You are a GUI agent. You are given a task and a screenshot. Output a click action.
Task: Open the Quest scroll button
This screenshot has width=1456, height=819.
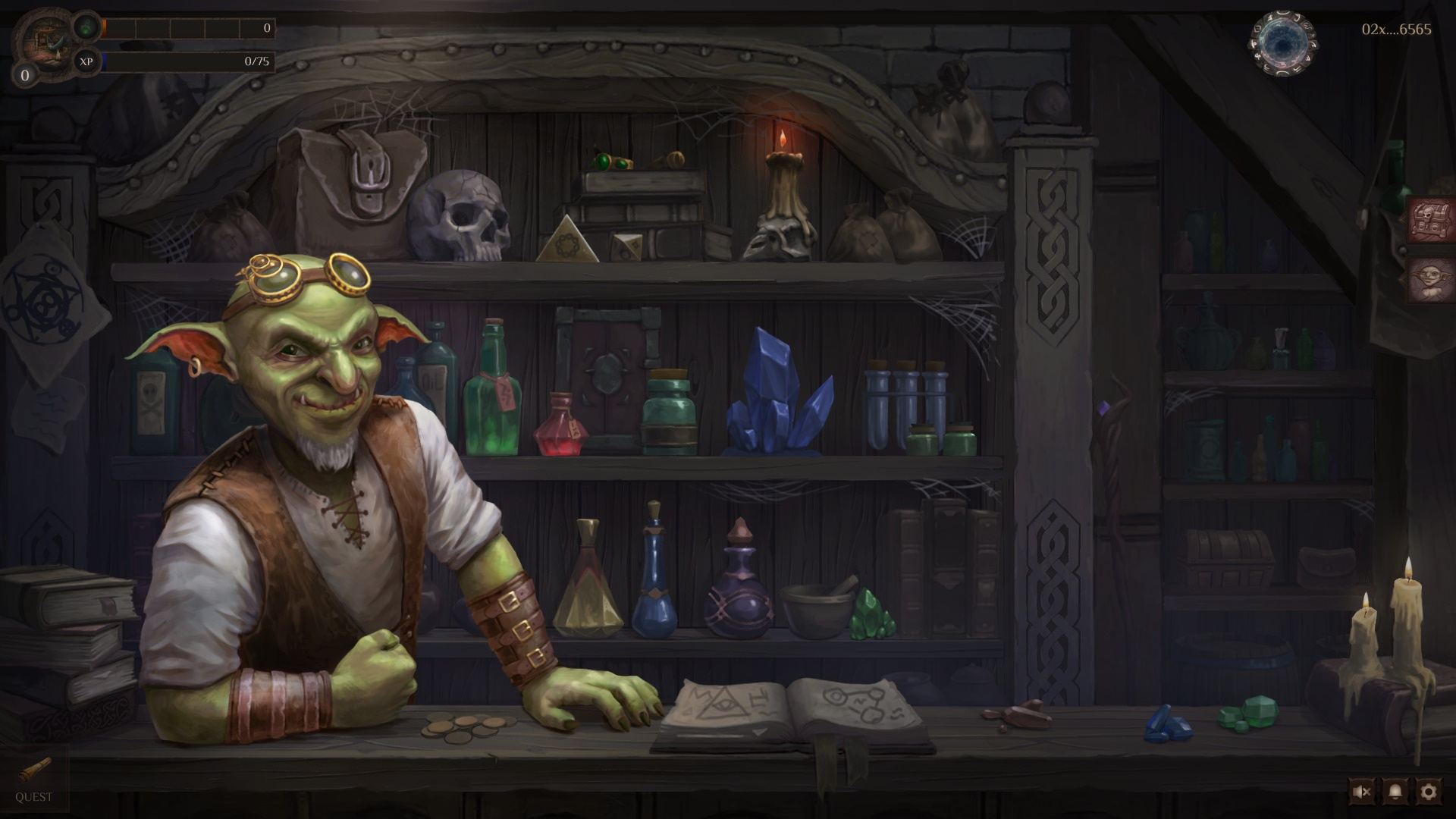[34, 780]
